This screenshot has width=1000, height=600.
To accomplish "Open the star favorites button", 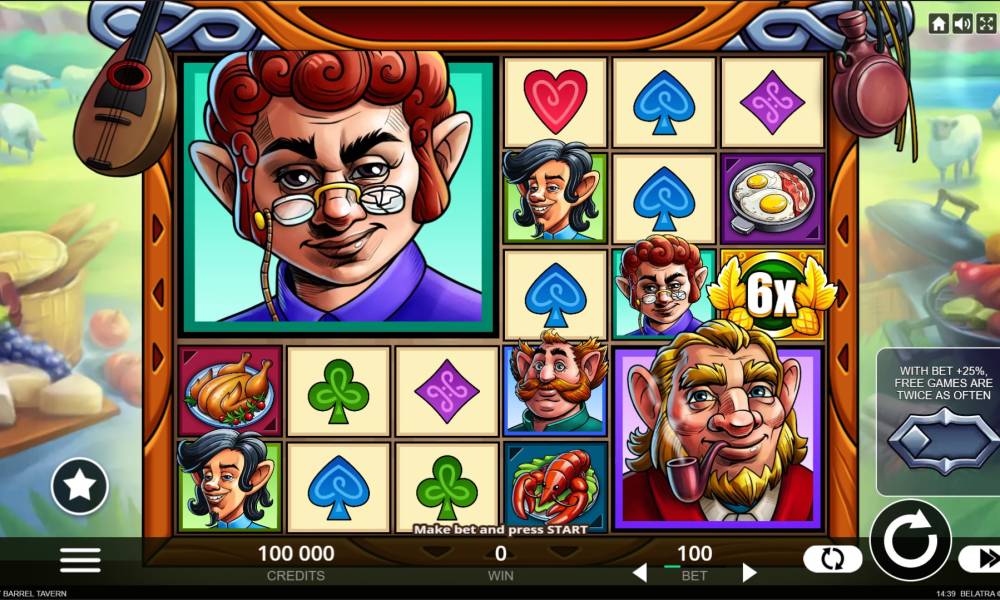I will point(80,486).
